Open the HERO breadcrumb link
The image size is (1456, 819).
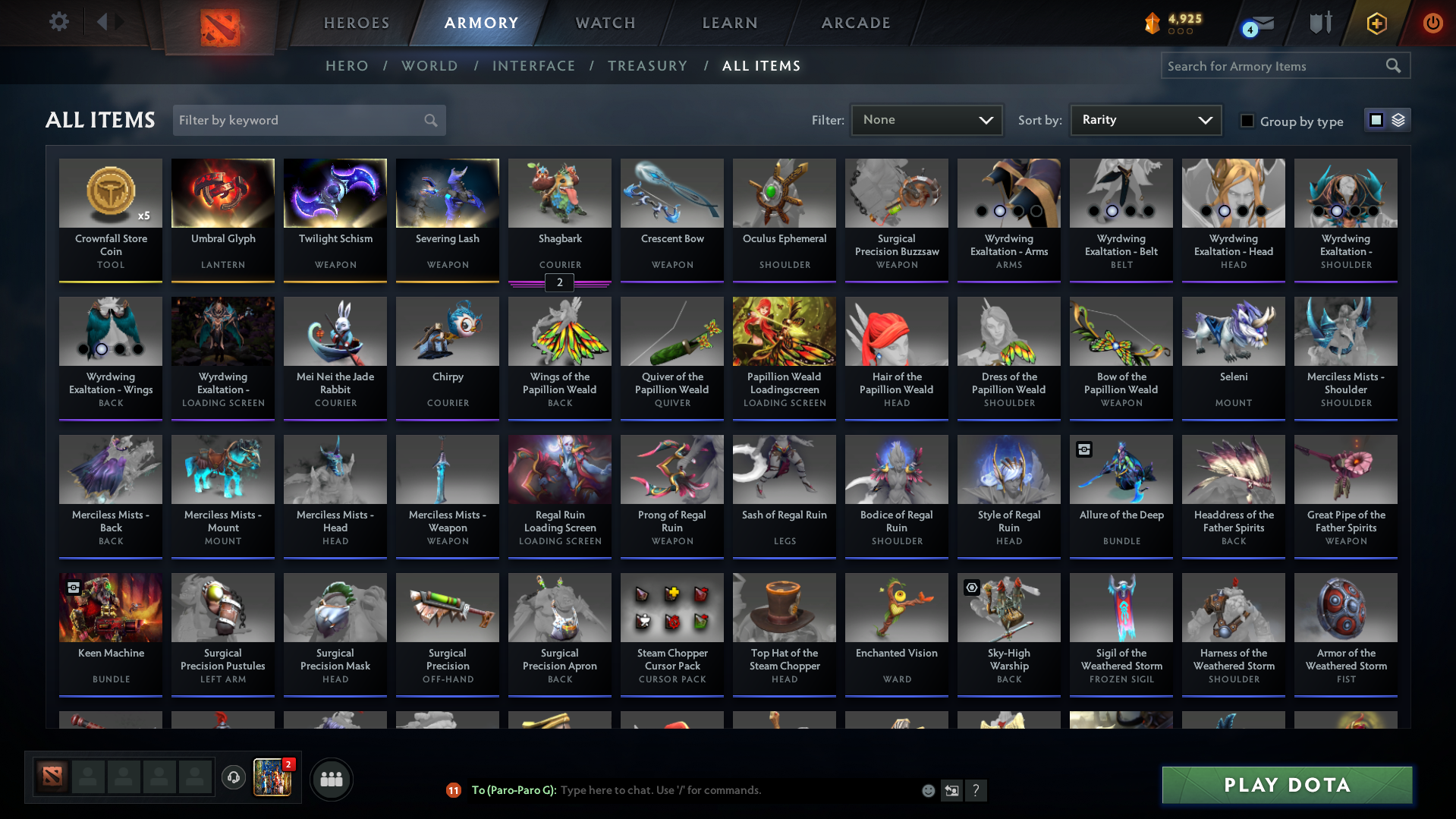pyautogui.click(x=347, y=66)
